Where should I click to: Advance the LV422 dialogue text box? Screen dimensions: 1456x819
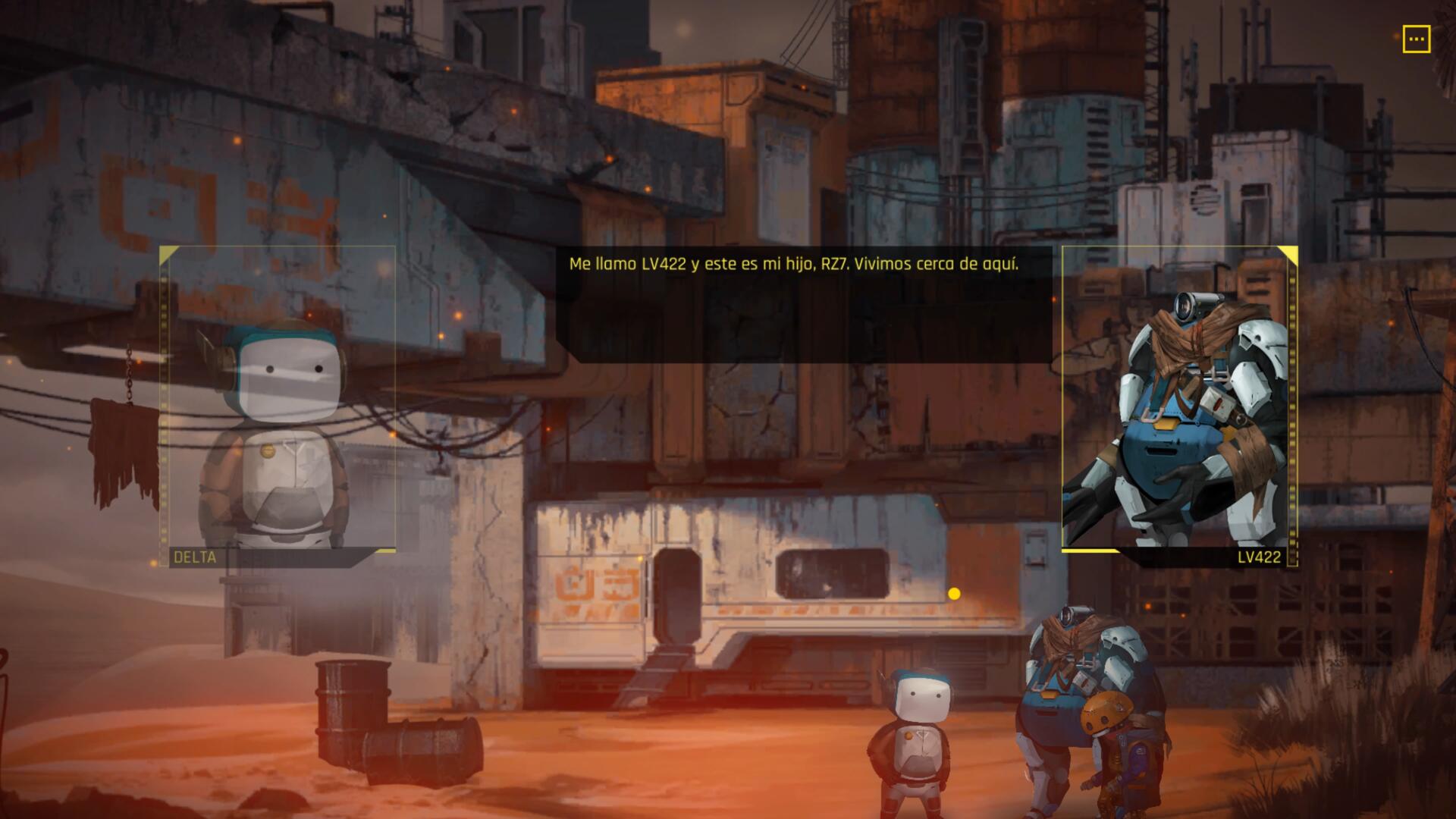point(804,303)
